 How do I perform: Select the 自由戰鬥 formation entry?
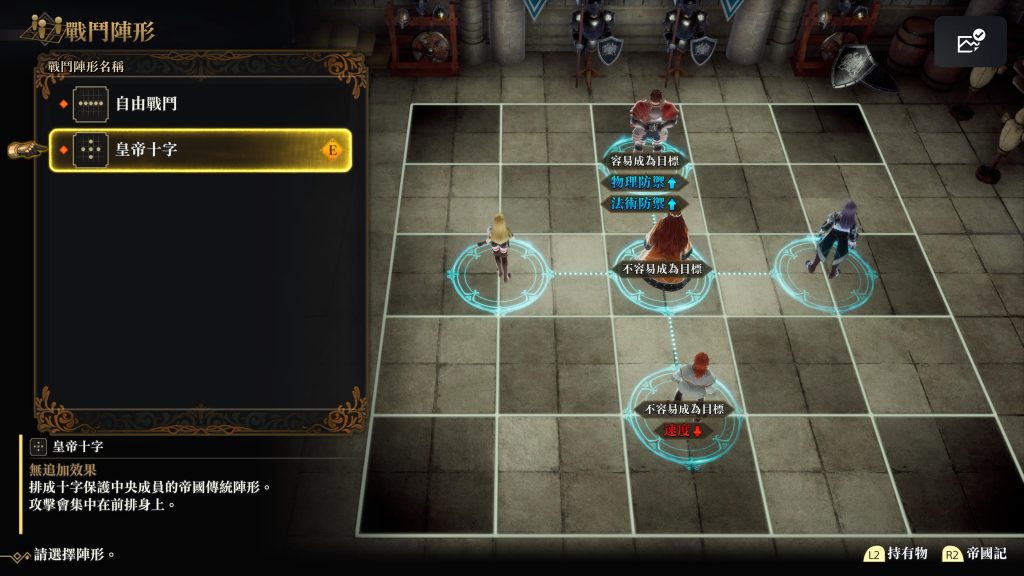(x=200, y=103)
